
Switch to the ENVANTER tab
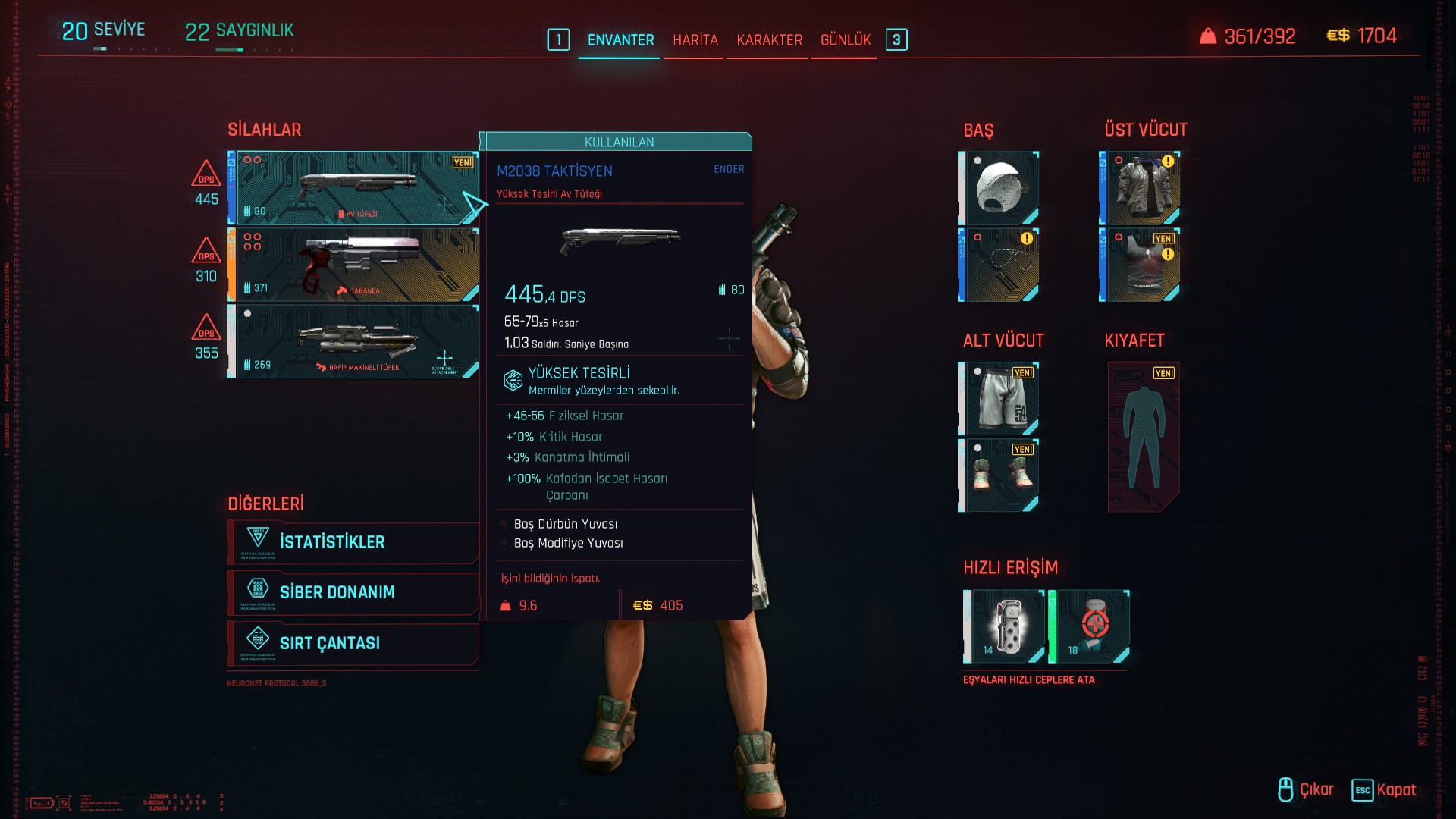coord(620,40)
